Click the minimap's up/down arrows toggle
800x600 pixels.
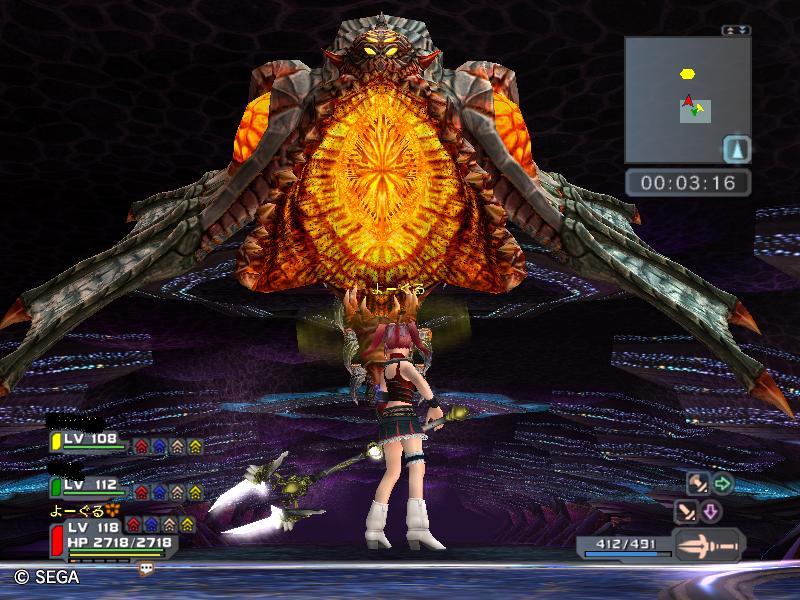[735, 31]
